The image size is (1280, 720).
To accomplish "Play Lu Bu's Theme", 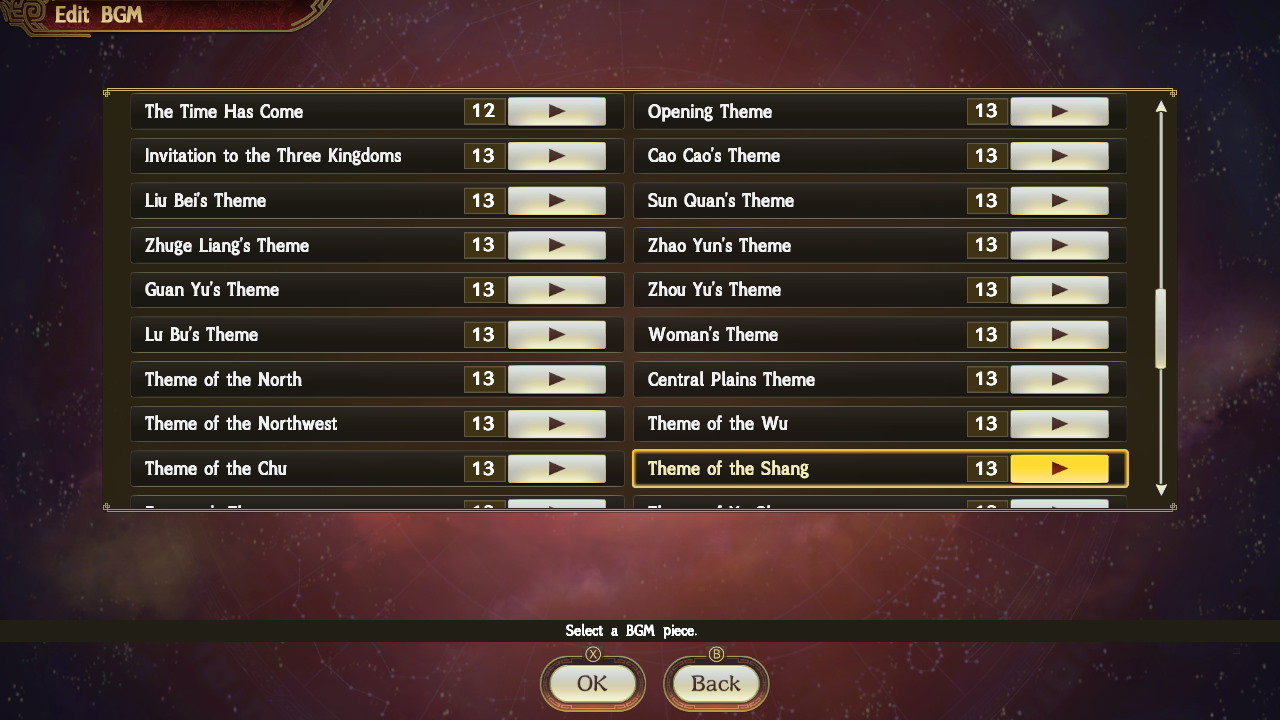I will click(x=558, y=334).
